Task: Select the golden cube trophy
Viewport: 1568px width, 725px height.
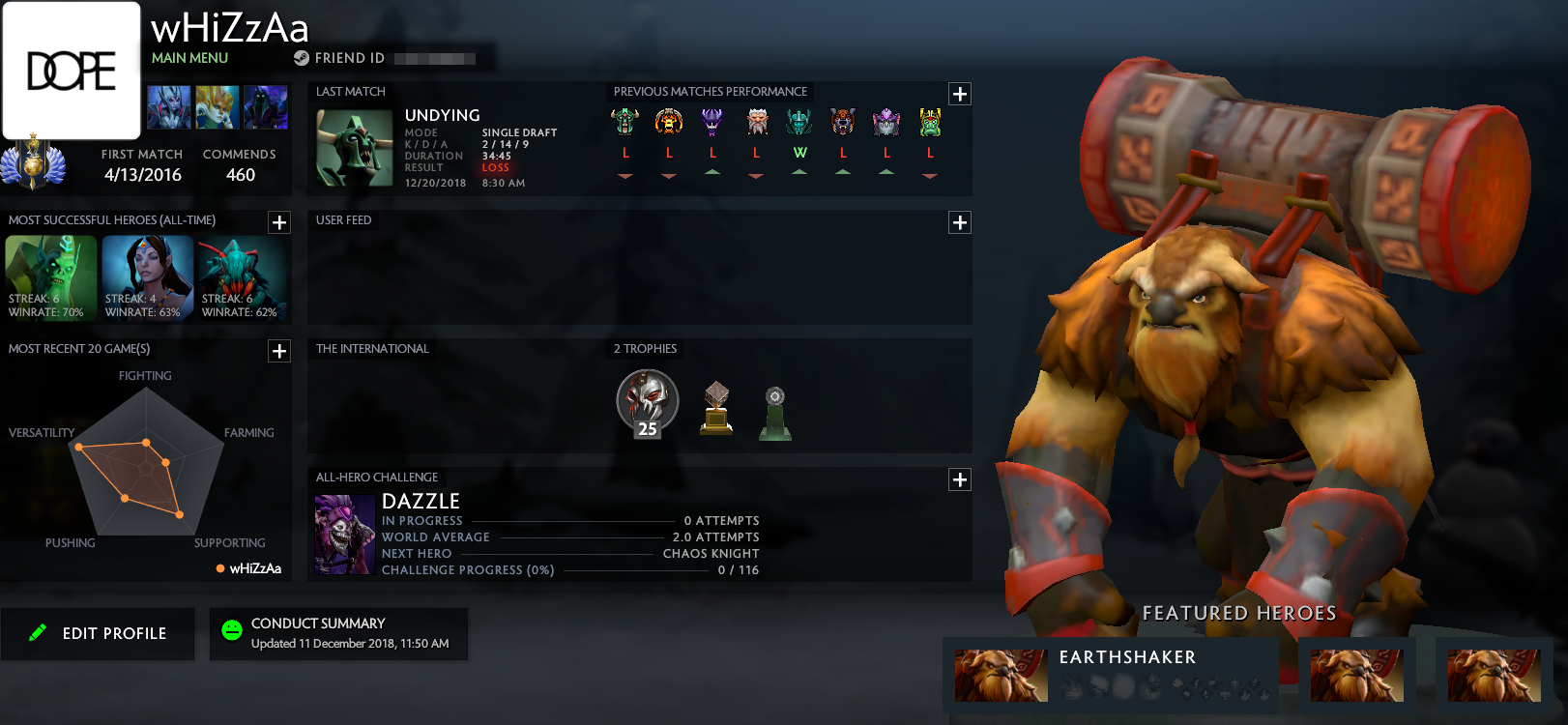Action: (x=716, y=408)
